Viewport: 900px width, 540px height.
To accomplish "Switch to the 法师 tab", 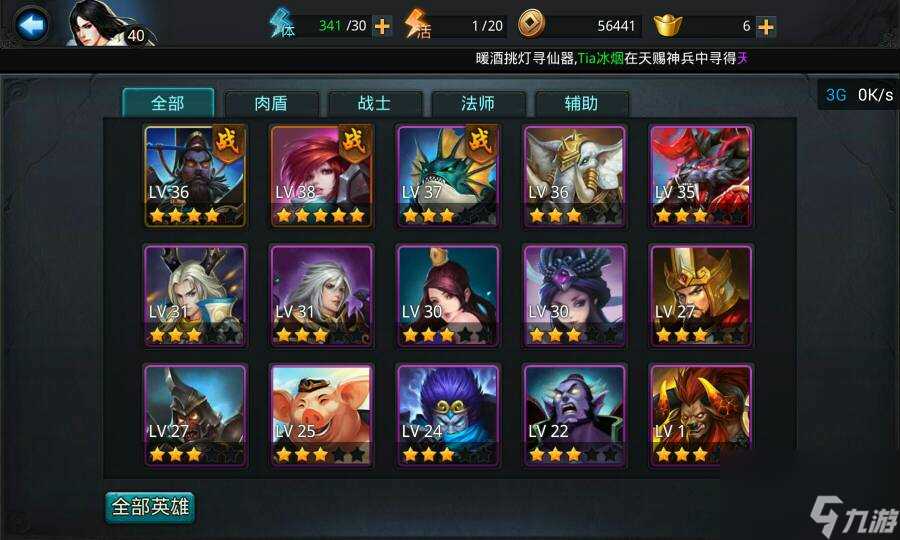I will 479,103.
